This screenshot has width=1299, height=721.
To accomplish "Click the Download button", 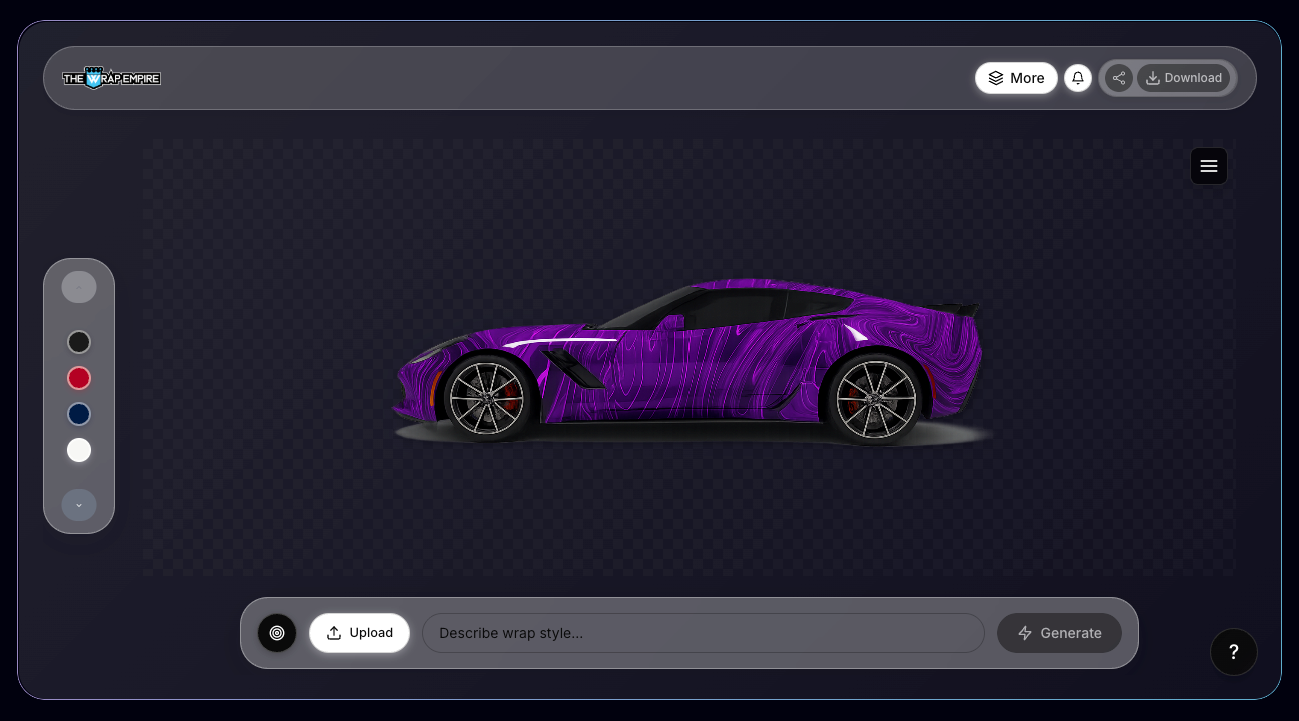I will pyautogui.click(x=1184, y=77).
